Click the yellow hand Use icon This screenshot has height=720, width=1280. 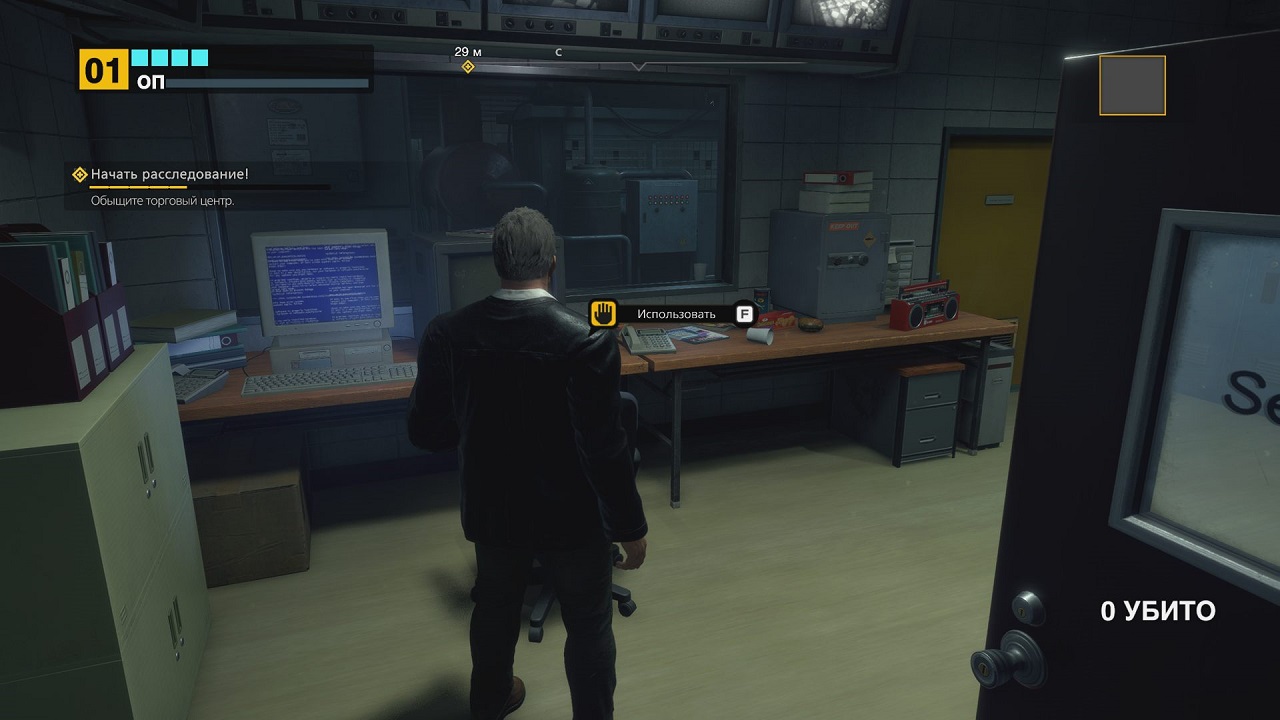click(602, 314)
